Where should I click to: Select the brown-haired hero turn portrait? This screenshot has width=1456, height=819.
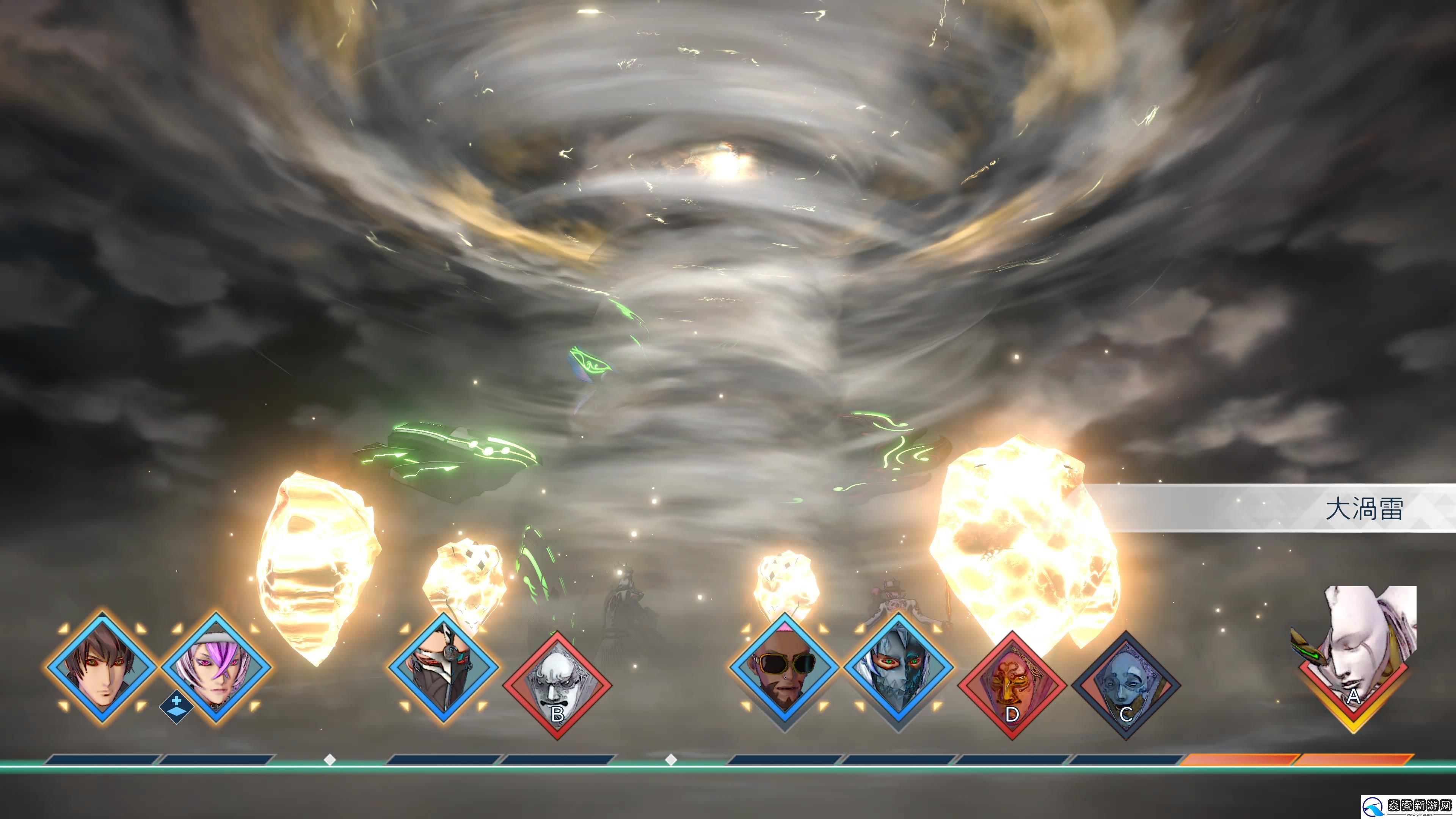click(x=102, y=667)
